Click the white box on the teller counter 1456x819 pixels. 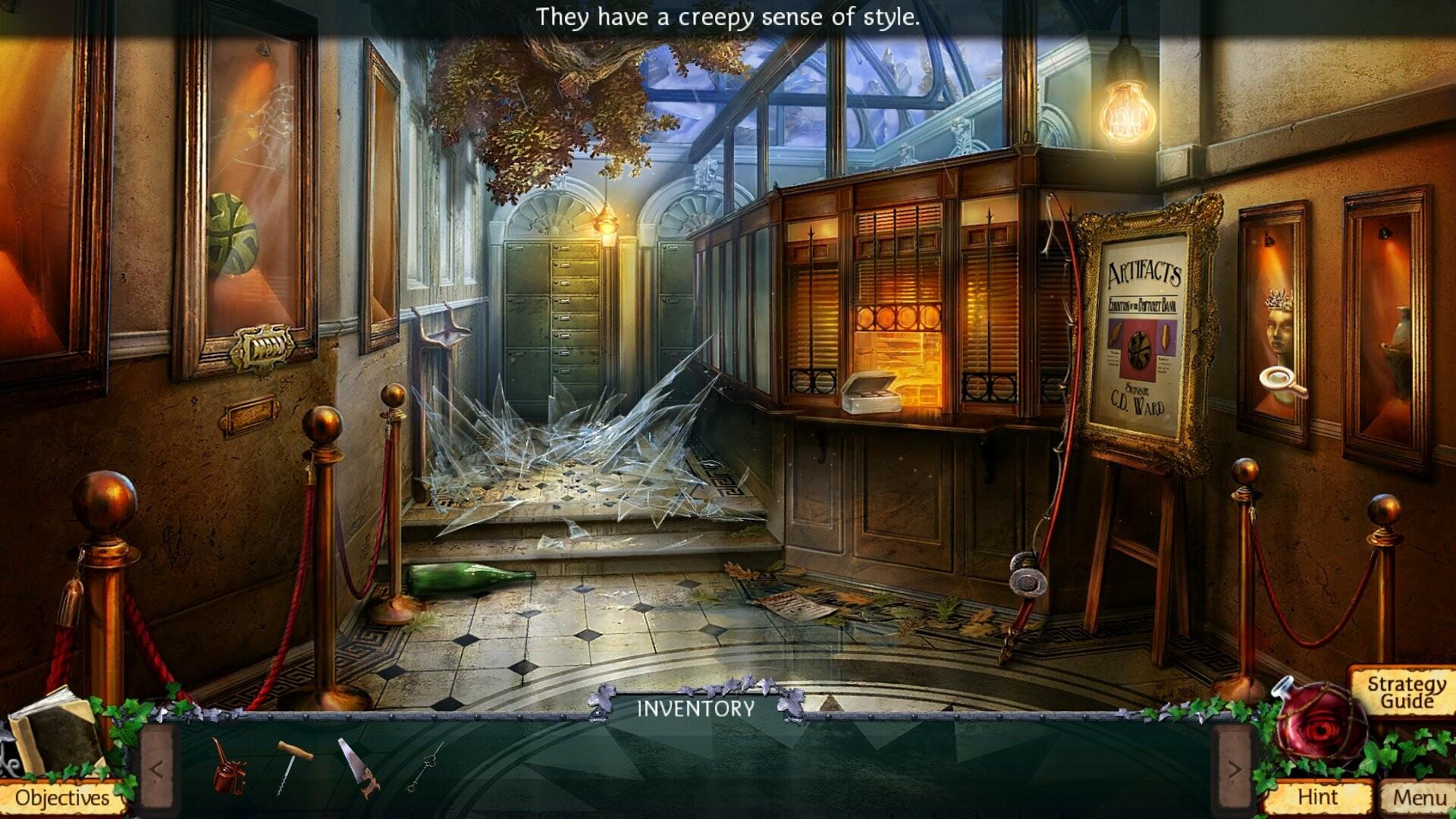coord(871,394)
